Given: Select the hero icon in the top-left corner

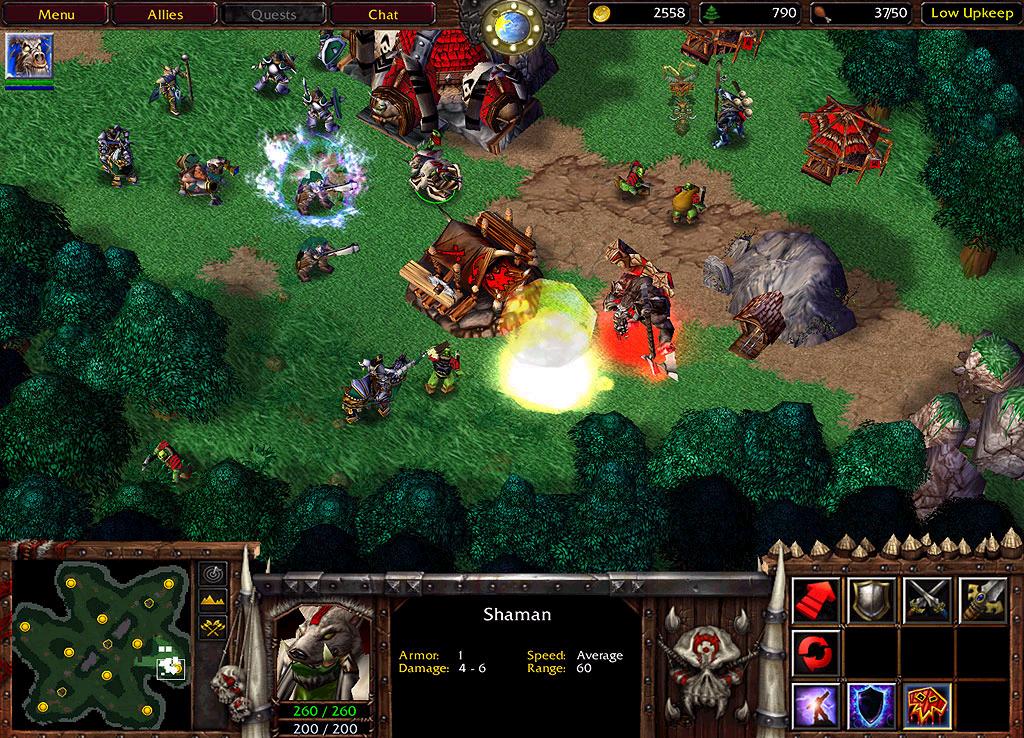Looking at the screenshot, I should [29, 56].
